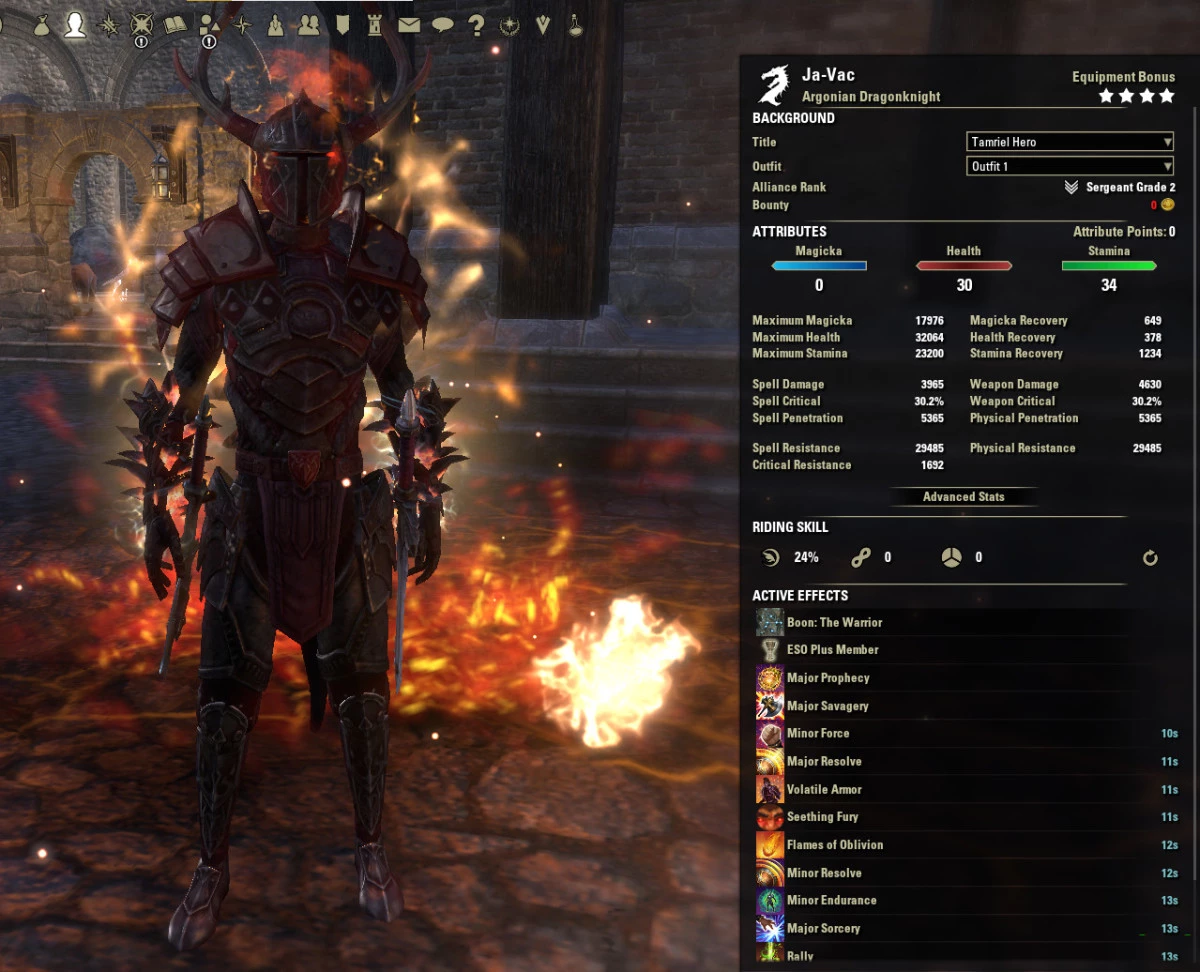Open the mail envelope icon
Viewport: 1200px width, 972px height.
(x=409, y=25)
